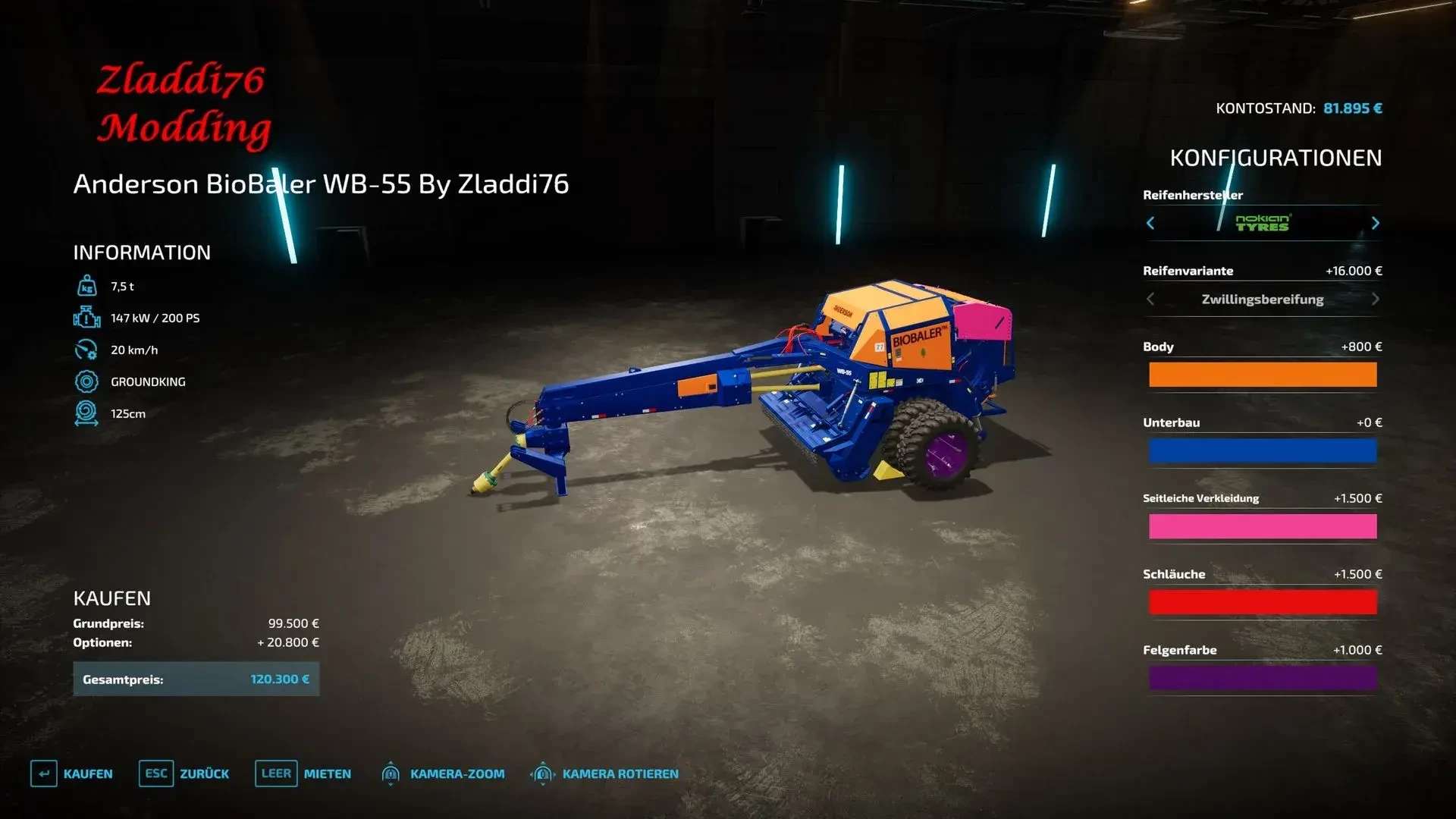Image resolution: width=1456 pixels, height=819 pixels.
Task: Open the blue Unterbau color swatch
Action: coord(1262,450)
